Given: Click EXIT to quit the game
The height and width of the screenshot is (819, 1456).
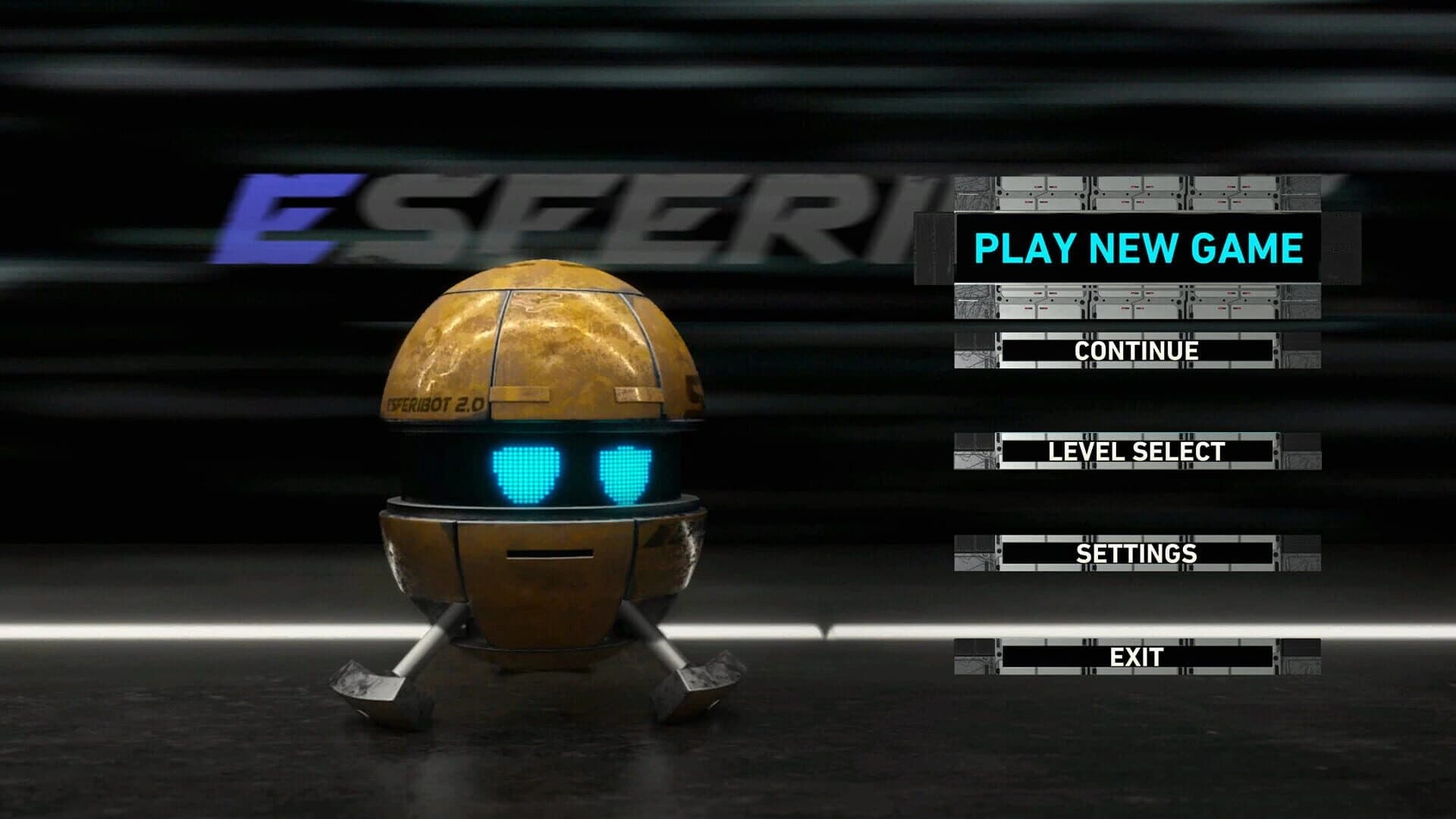Looking at the screenshot, I should [1137, 657].
